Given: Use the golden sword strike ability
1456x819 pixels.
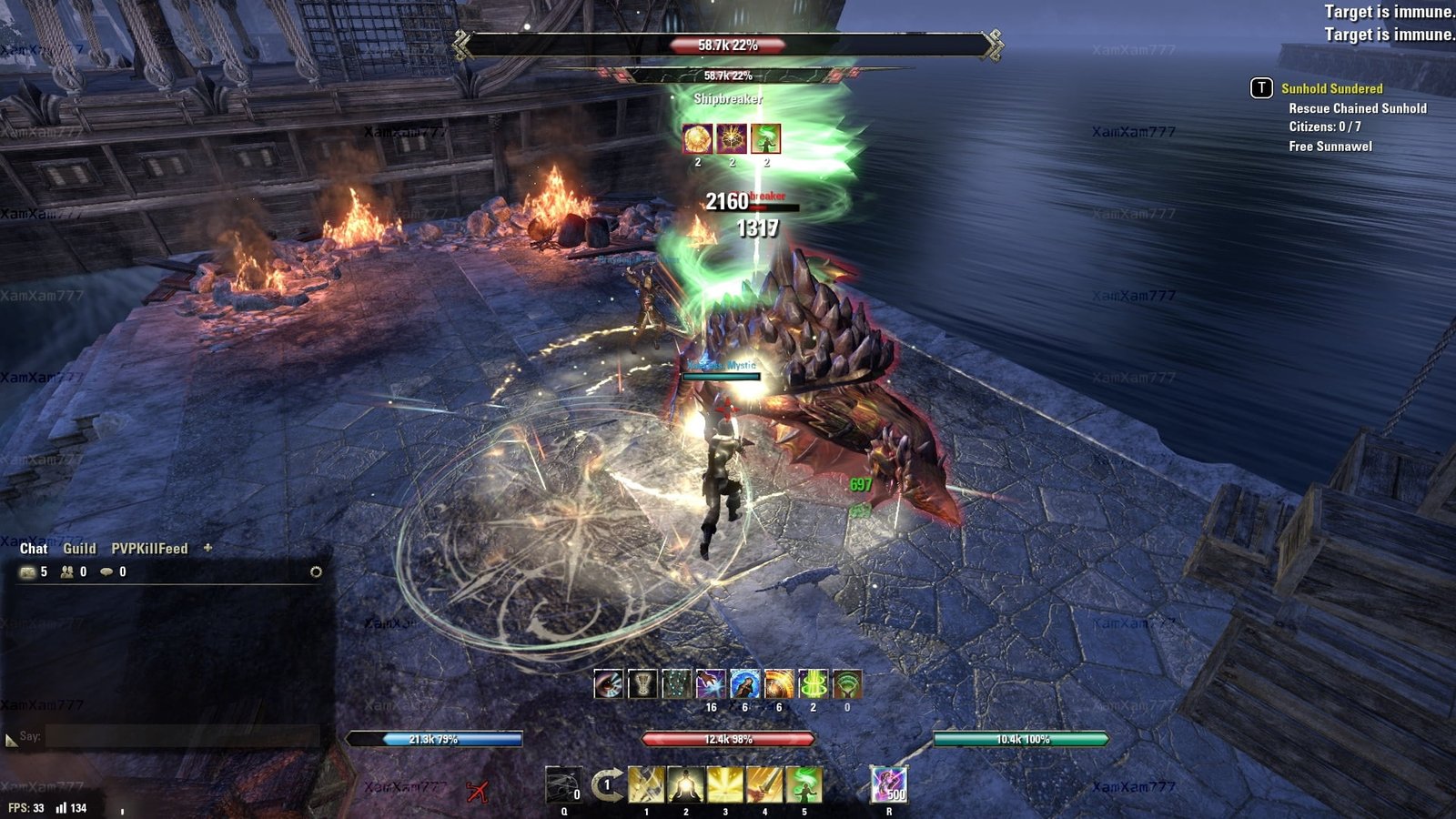Looking at the screenshot, I should [764, 784].
